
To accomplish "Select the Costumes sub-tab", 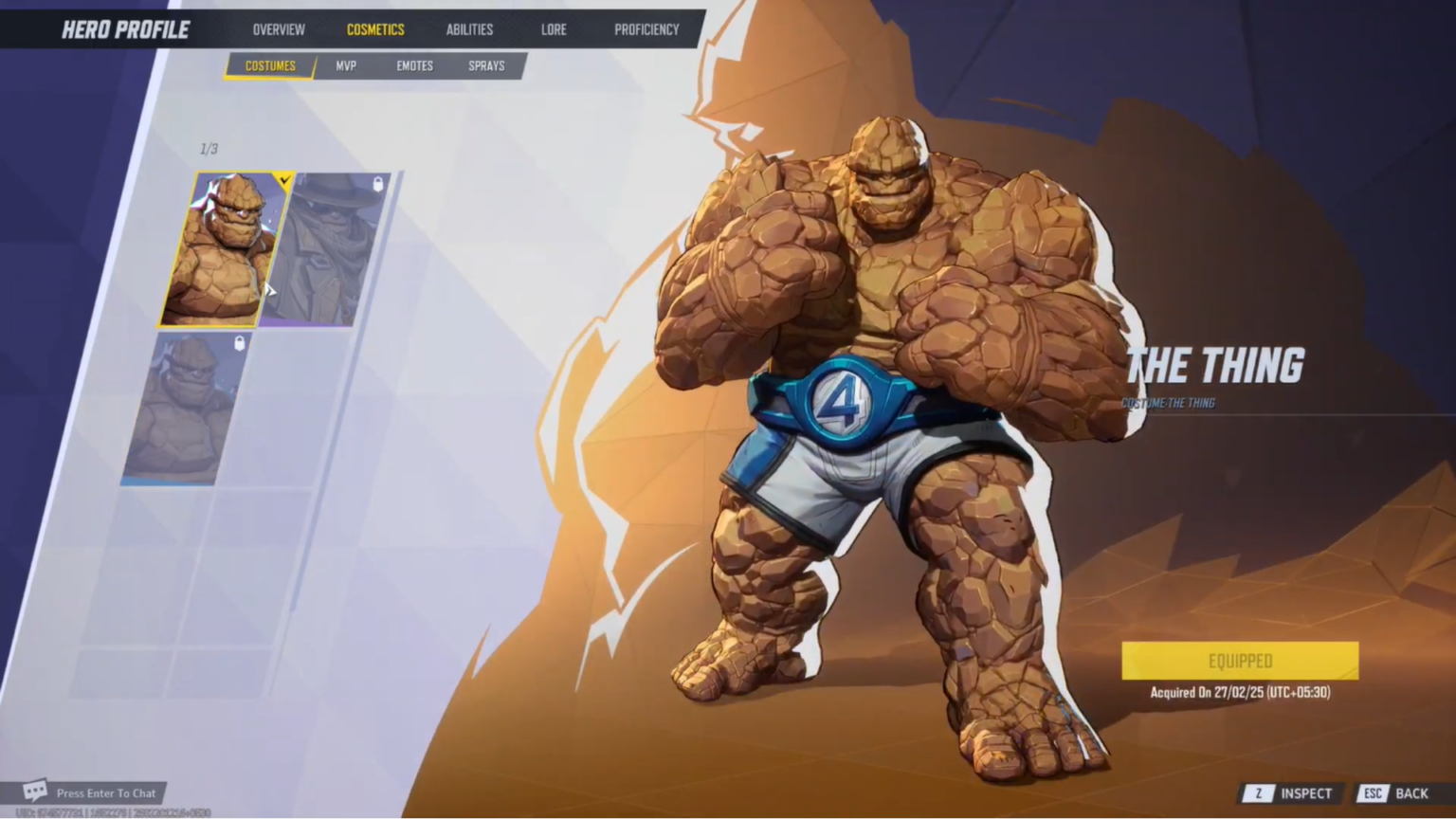I will pyautogui.click(x=270, y=65).
